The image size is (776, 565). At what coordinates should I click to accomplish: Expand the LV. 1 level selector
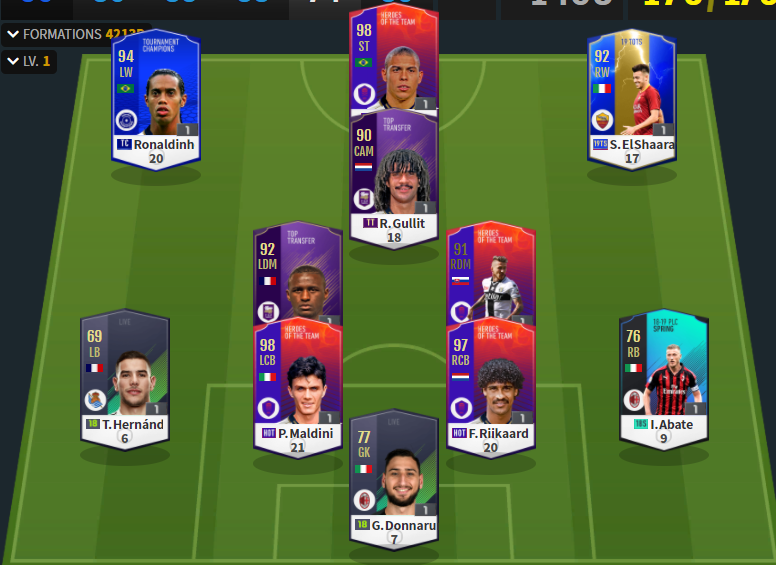point(28,62)
